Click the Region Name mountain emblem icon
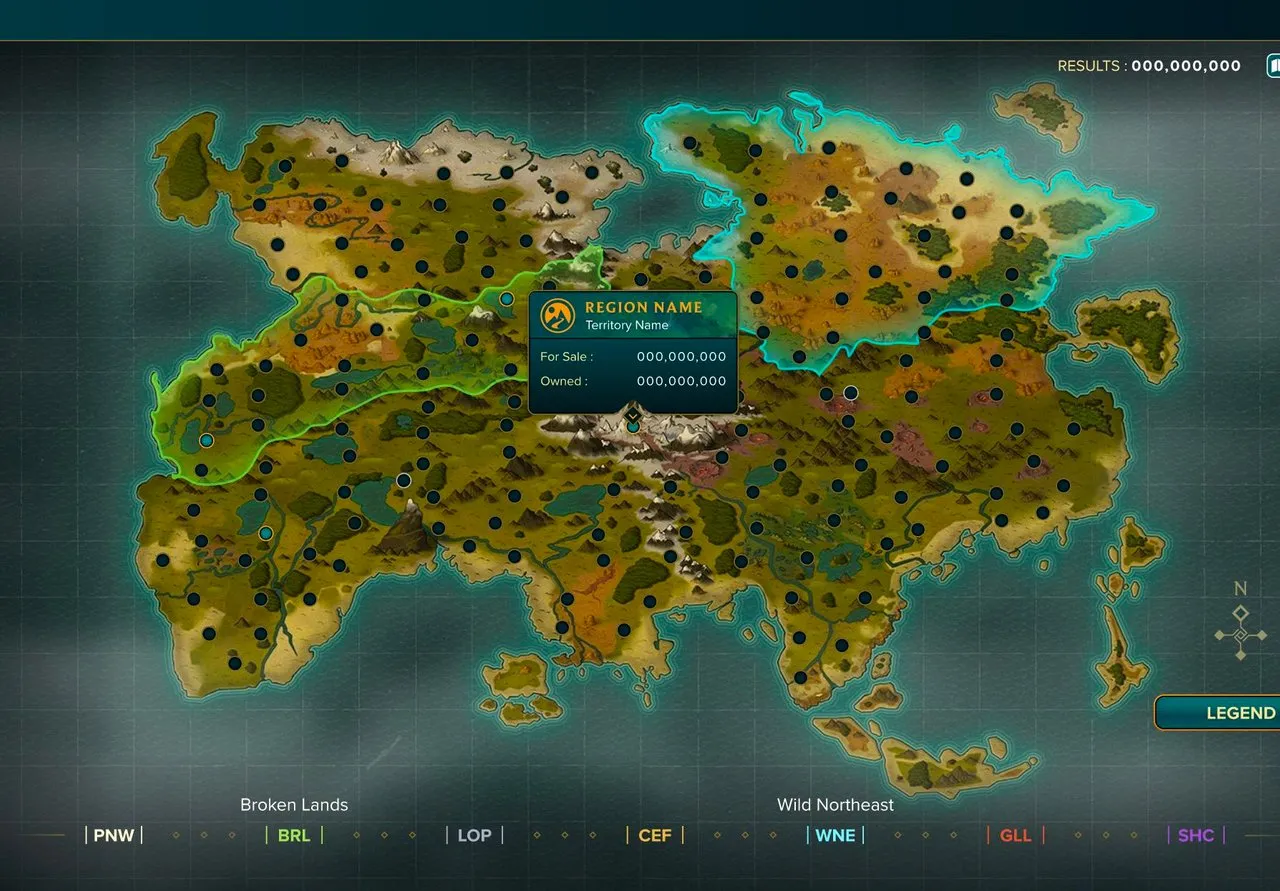1280x891 pixels. click(x=557, y=316)
